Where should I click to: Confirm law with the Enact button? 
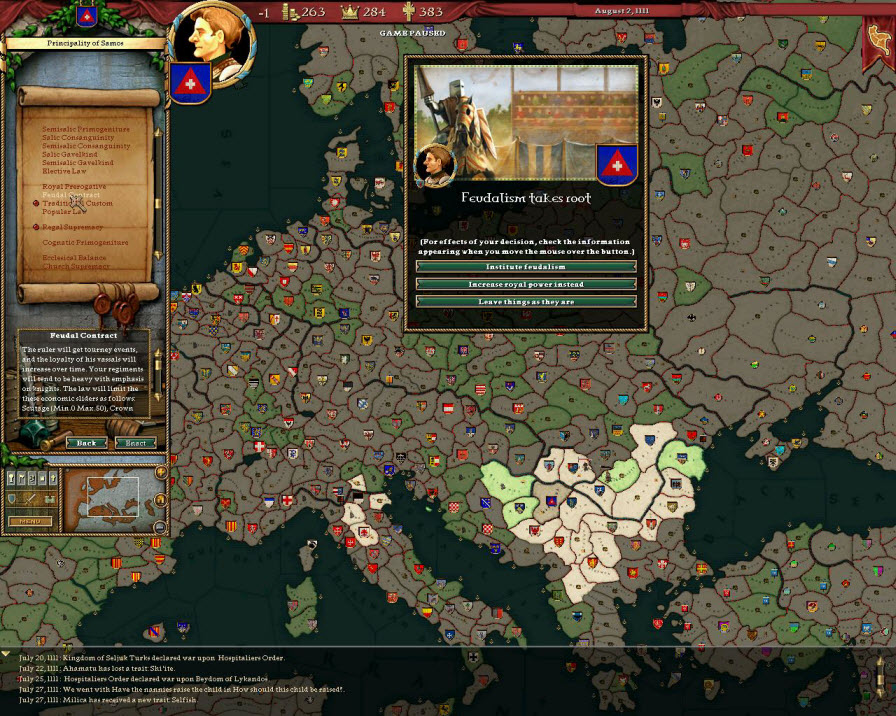point(135,443)
